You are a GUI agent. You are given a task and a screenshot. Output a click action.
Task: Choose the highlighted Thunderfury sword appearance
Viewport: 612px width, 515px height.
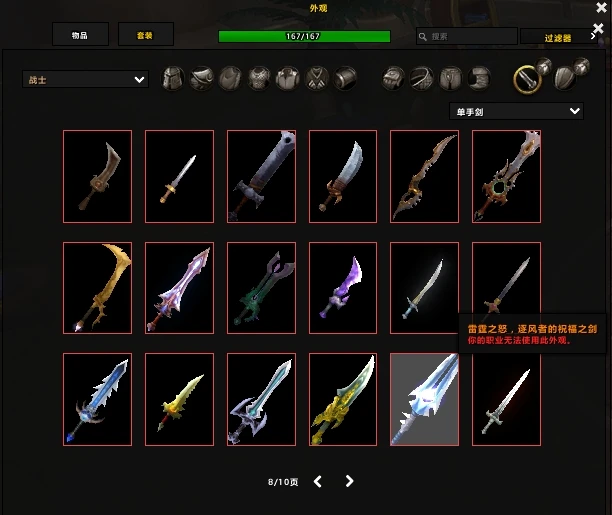pos(425,399)
